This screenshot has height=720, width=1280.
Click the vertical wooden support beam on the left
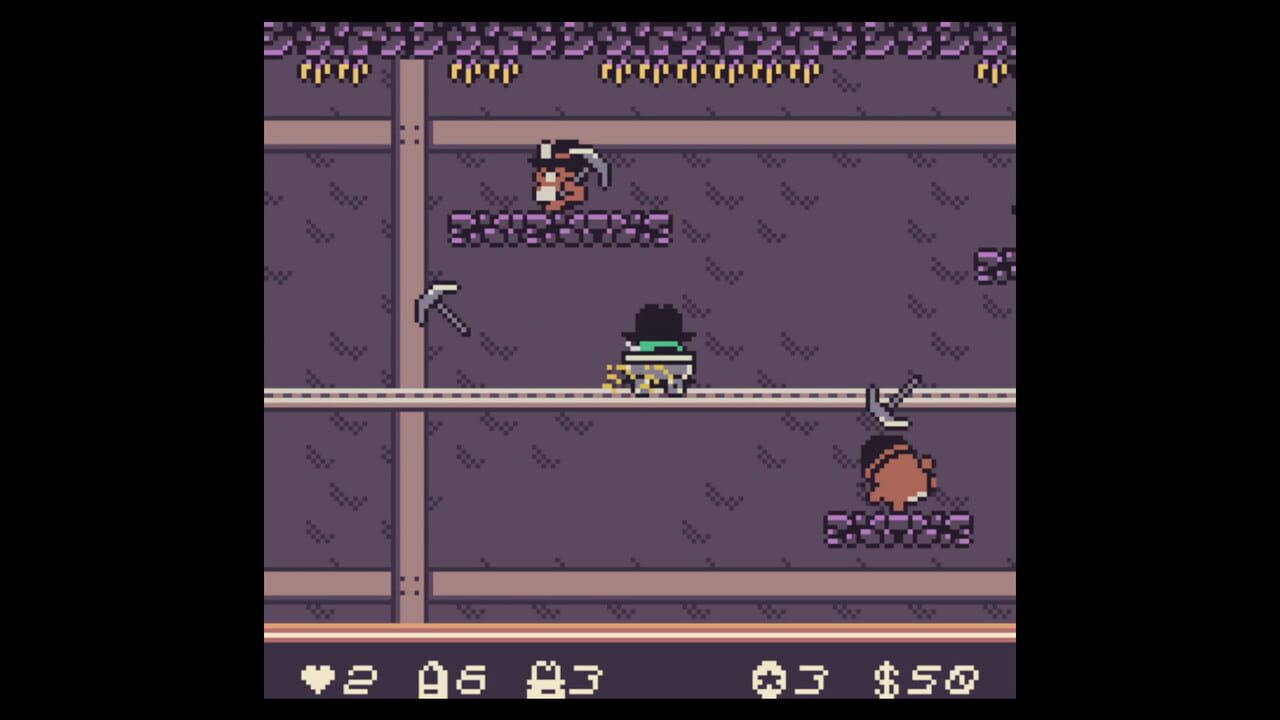410,300
